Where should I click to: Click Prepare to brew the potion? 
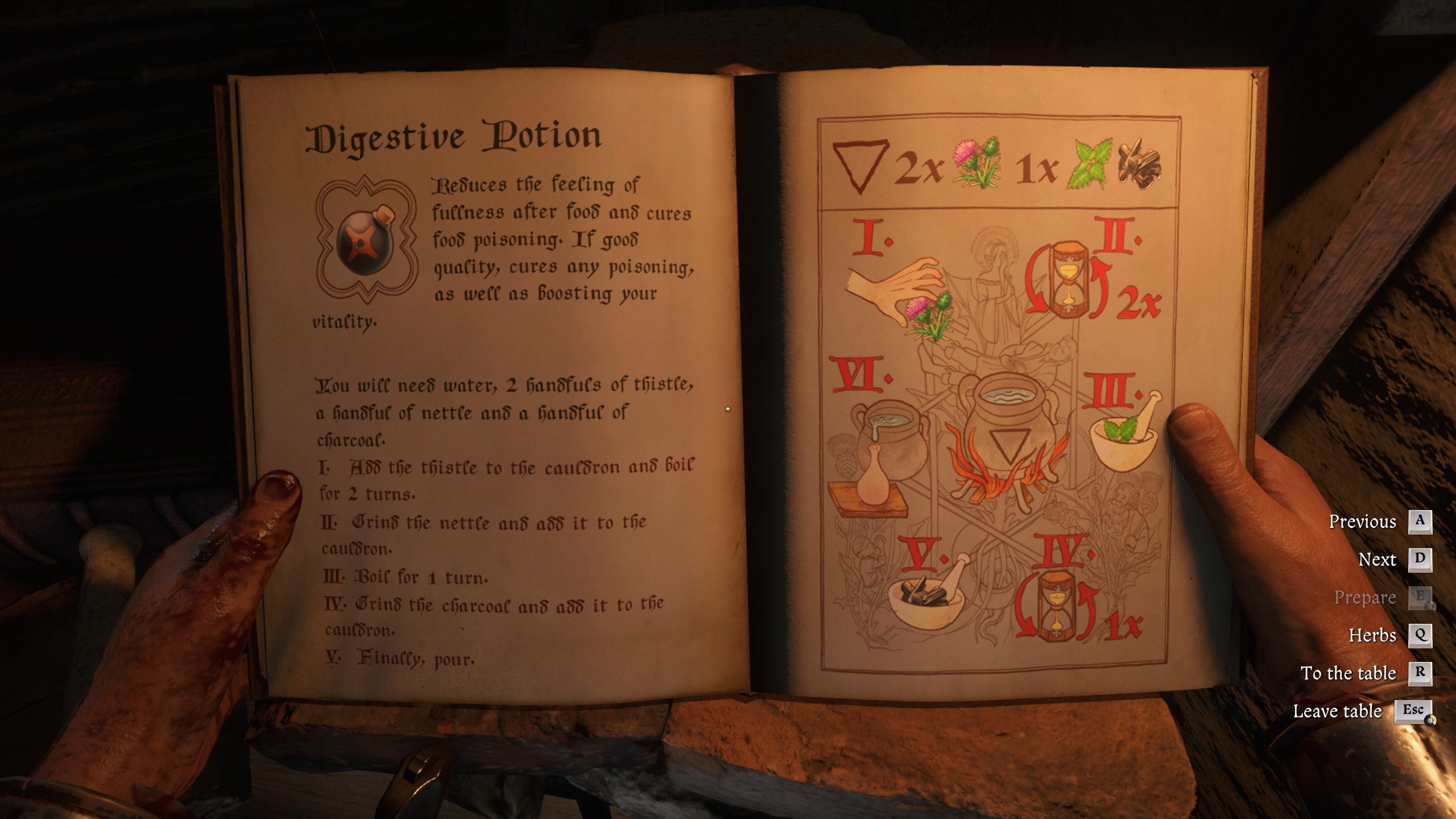pos(1365,598)
